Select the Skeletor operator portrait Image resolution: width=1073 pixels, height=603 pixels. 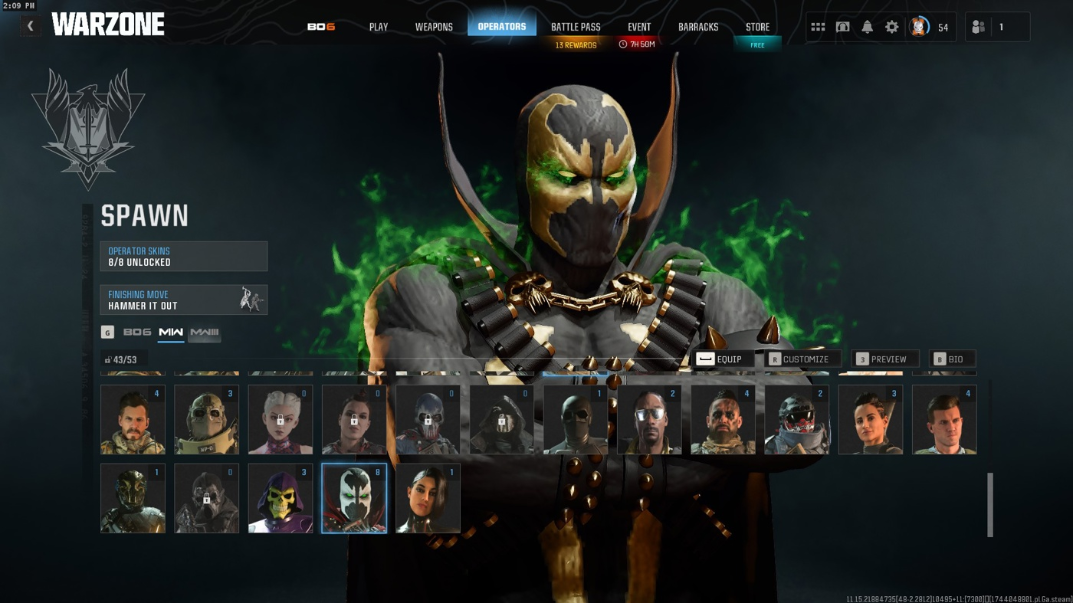[280, 498]
